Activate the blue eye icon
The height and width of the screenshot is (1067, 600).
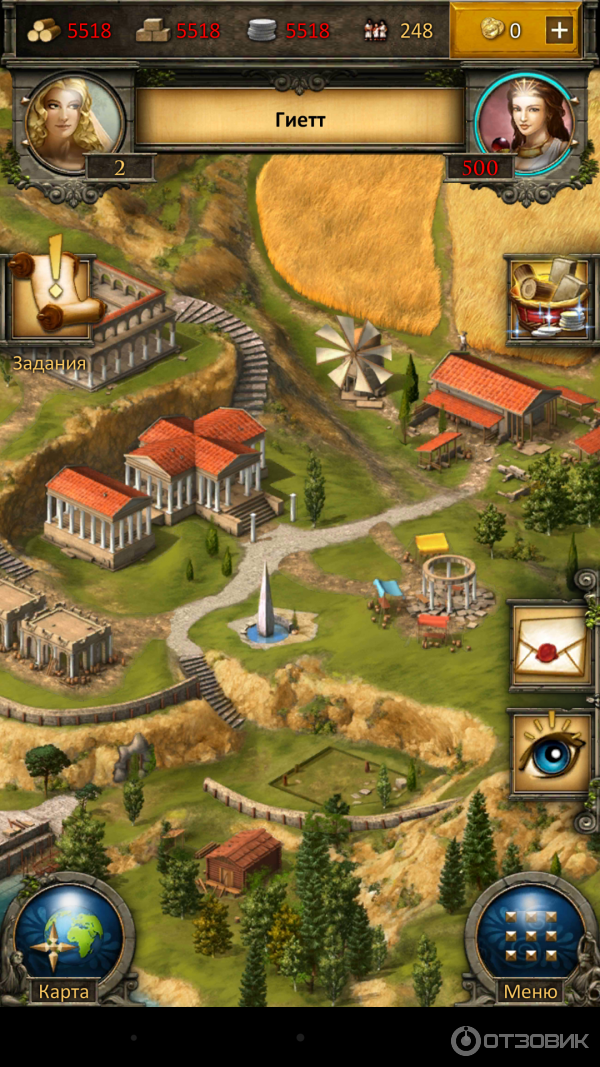coord(549,753)
